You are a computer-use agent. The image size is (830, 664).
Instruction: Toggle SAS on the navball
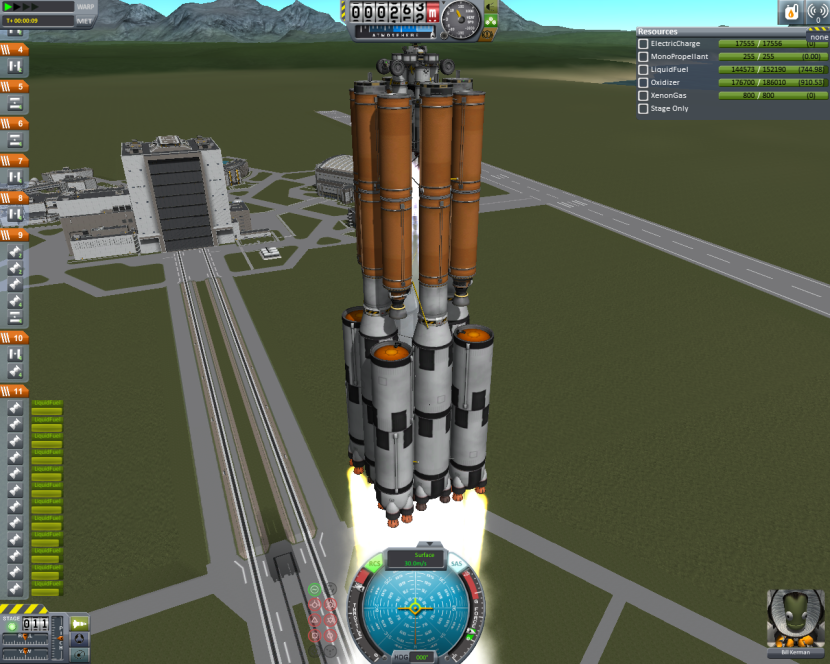[x=457, y=566]
